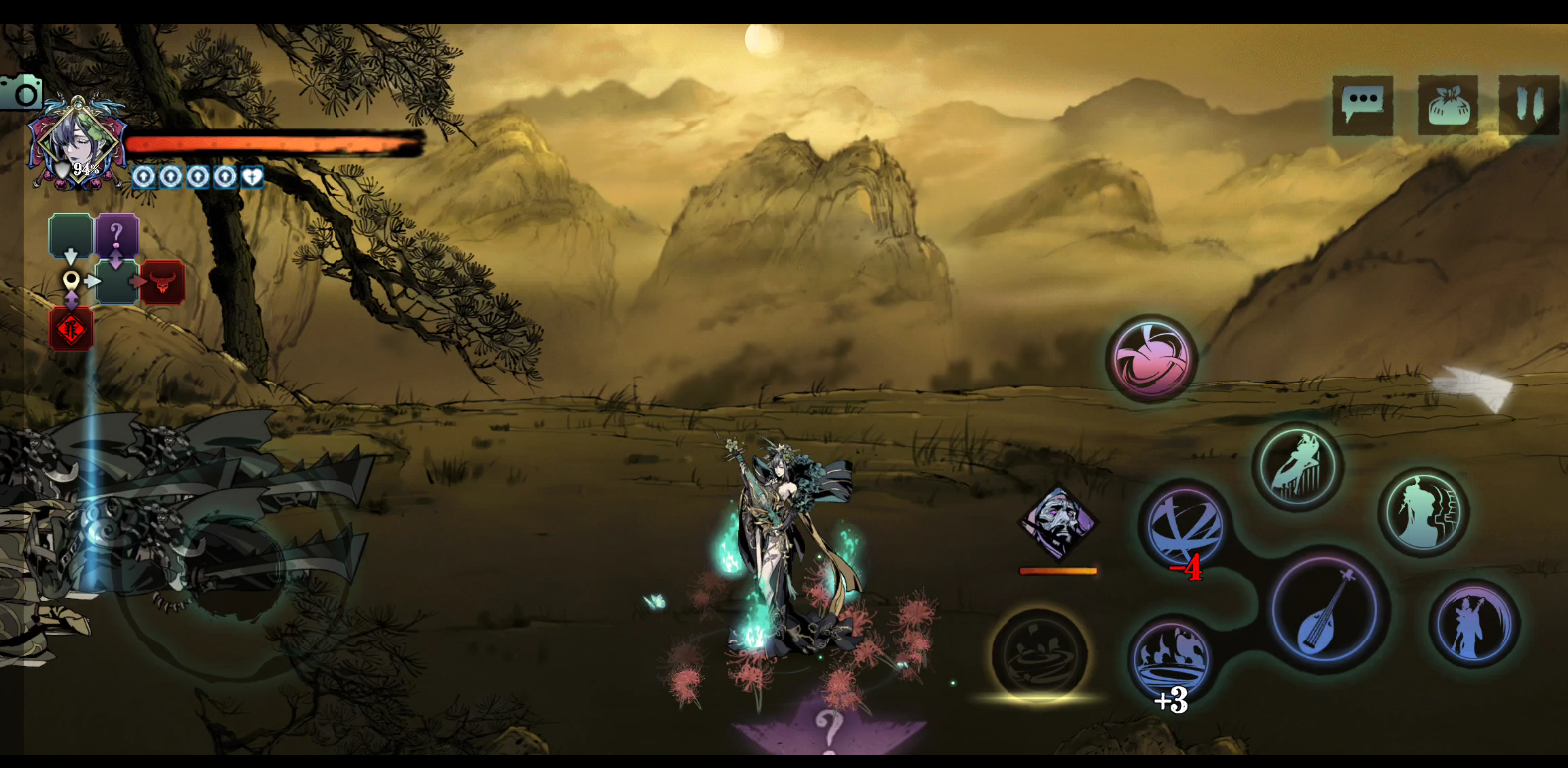Select the old man portrait icon

click(1057, 523)
